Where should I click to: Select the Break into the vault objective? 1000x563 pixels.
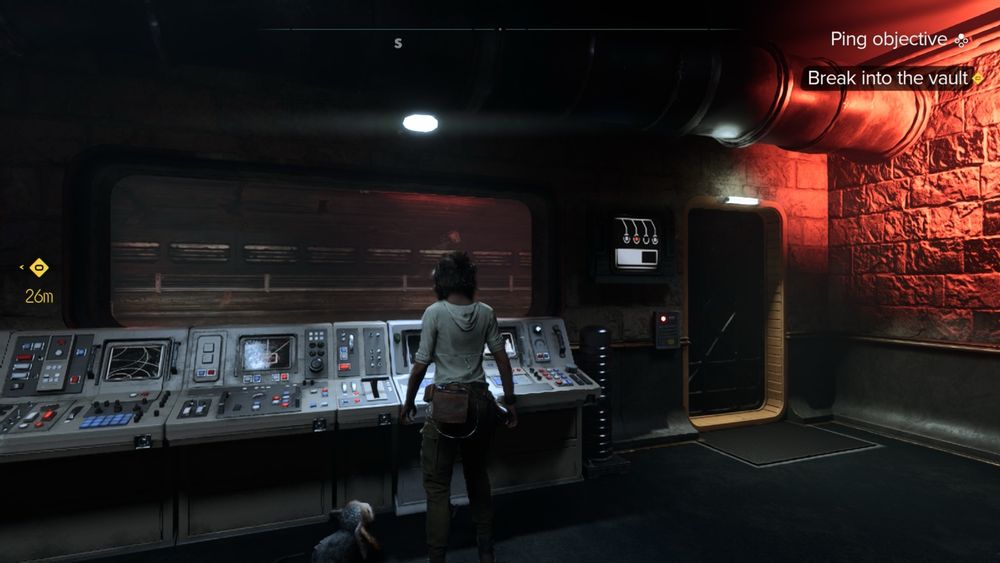888,78
